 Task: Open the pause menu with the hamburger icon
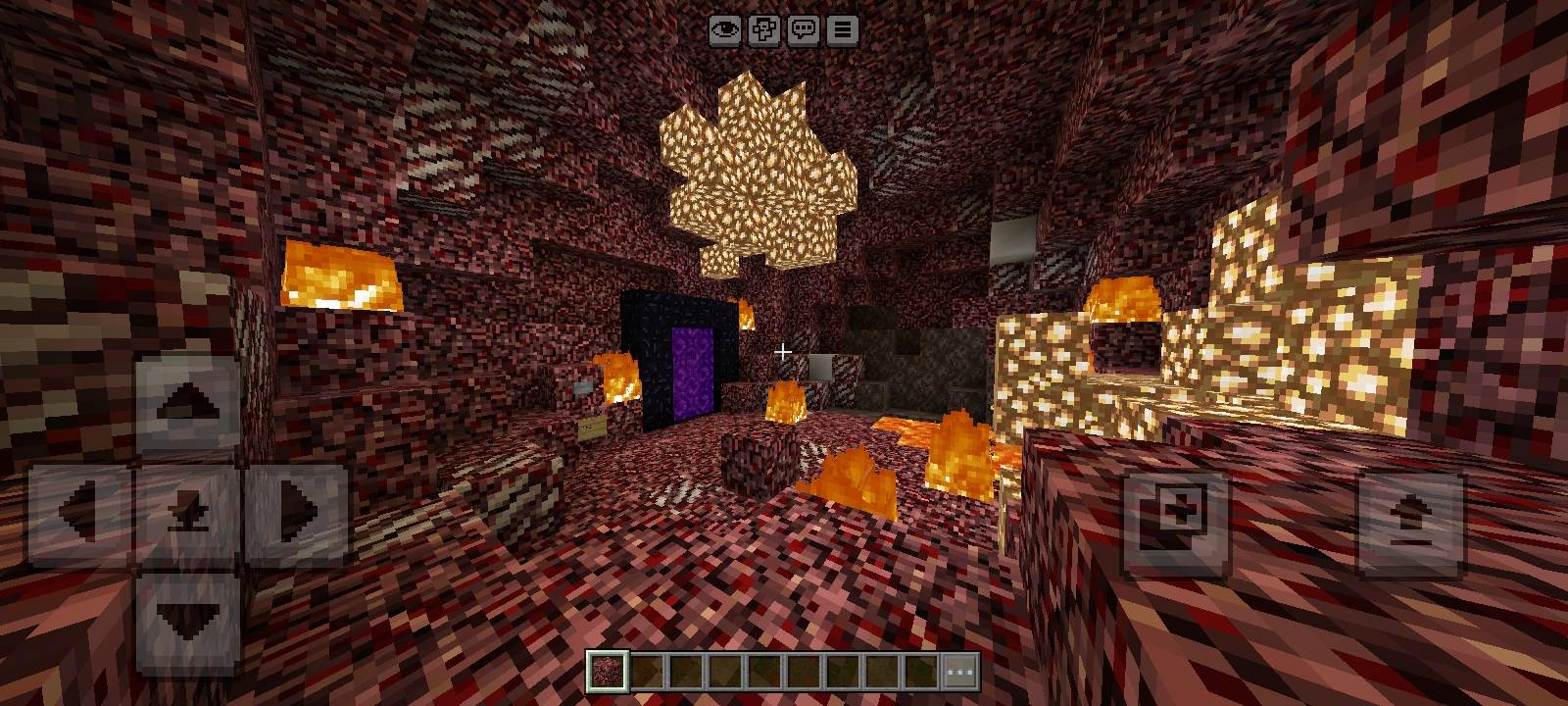tap(841, 30)
